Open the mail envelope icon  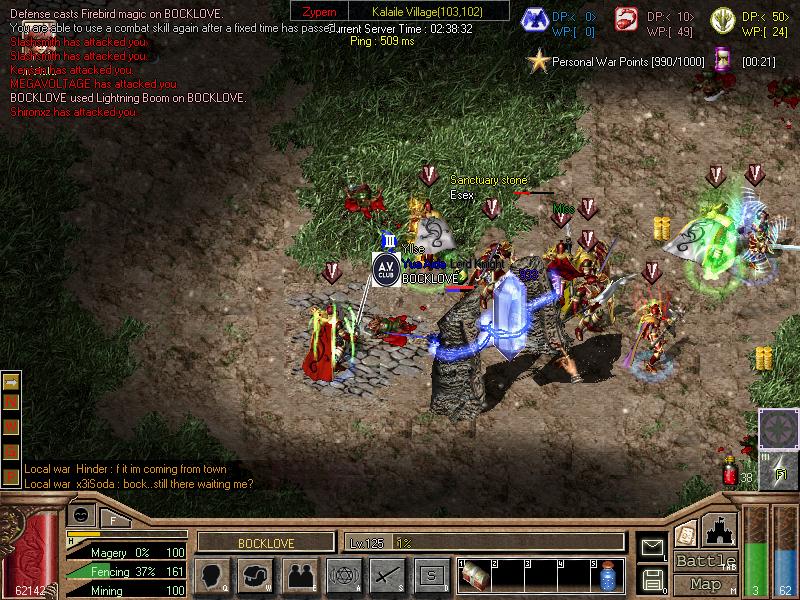(x=653, y=547)
